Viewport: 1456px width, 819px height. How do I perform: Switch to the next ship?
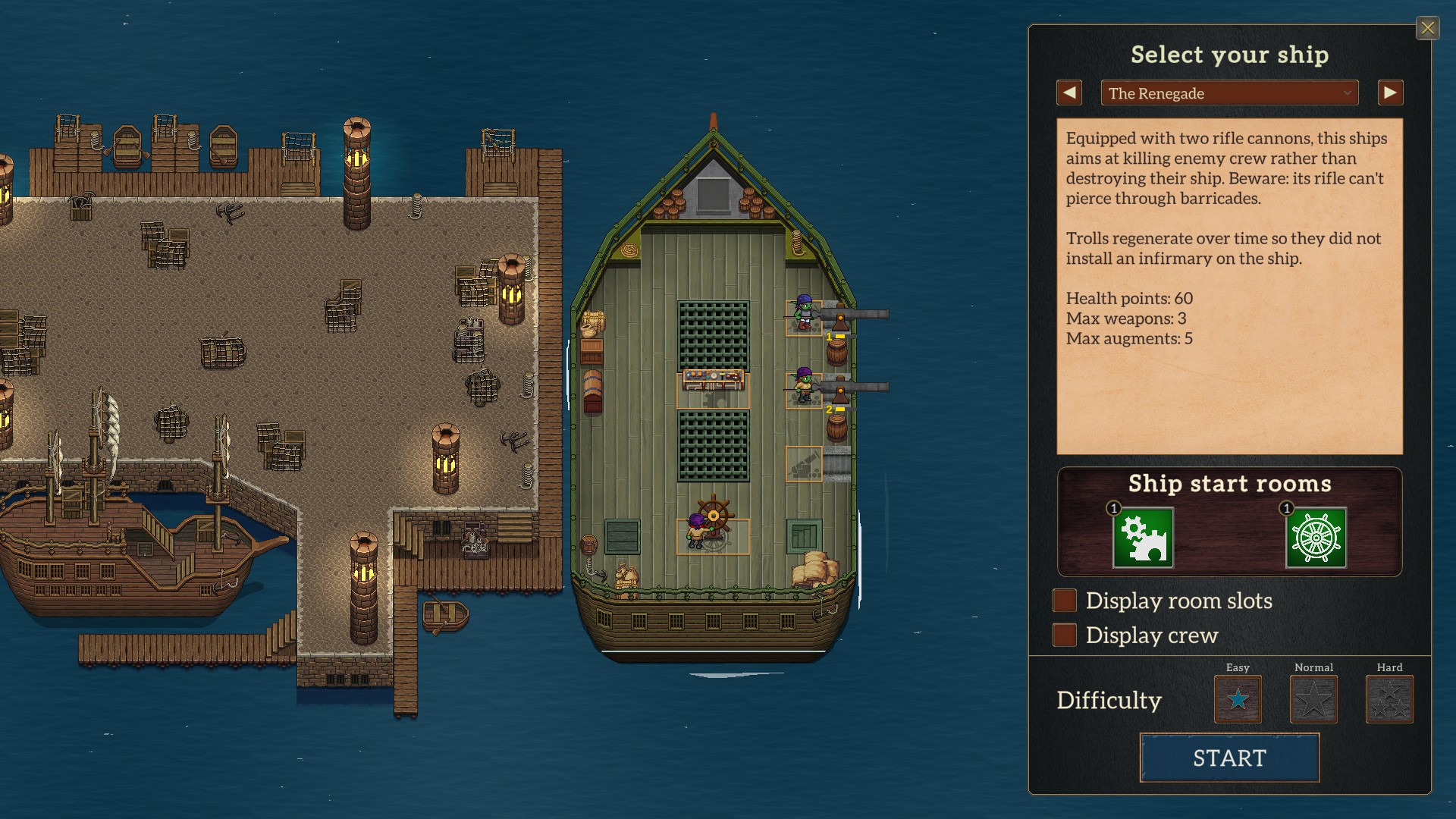click(x=1390, y=93)
